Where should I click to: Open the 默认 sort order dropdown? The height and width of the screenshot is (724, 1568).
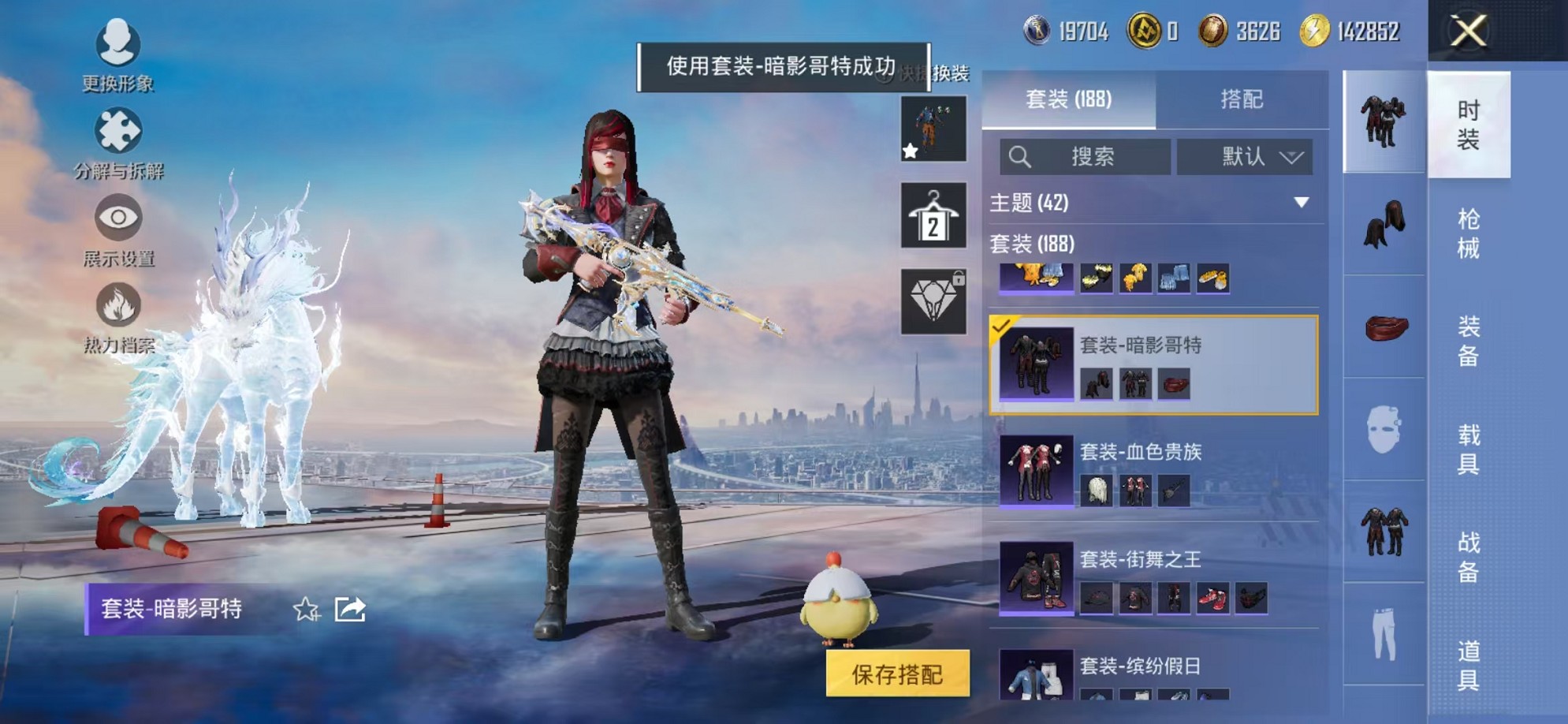pos(1244,156)
